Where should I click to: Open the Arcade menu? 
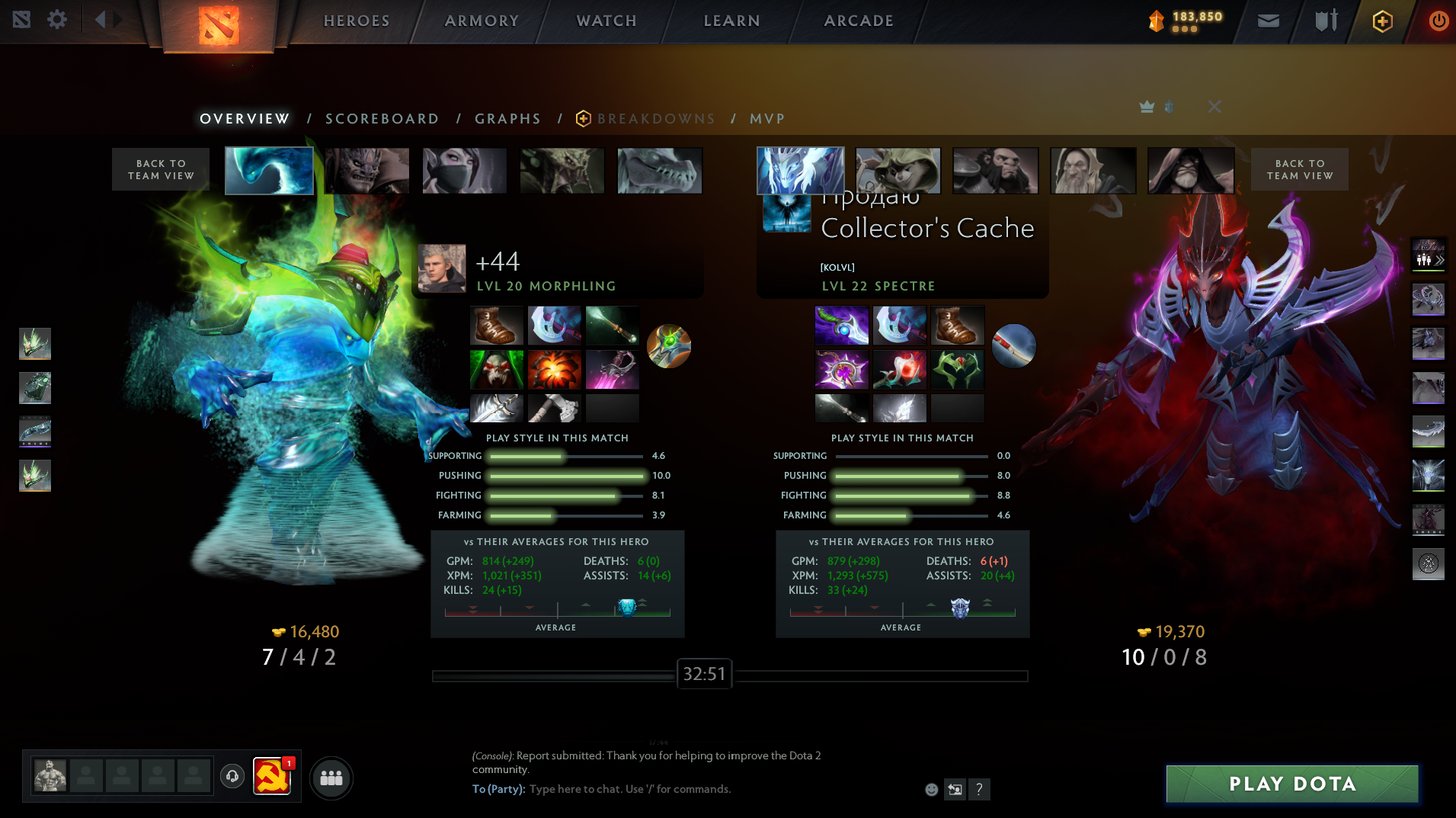pyautogui.click(x=859, y=21)
